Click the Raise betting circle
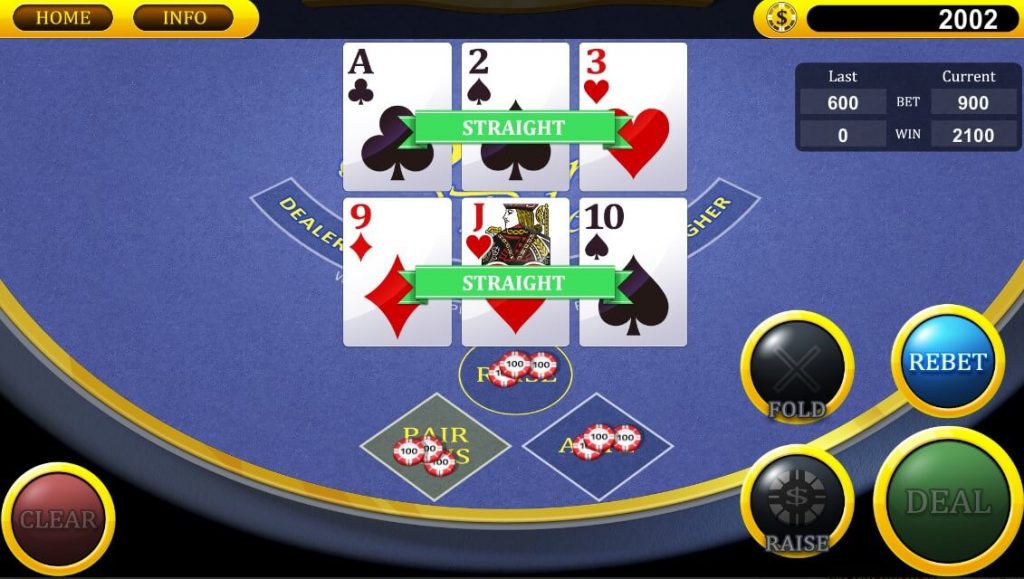Screen dimensions: 1024x579 515,374
